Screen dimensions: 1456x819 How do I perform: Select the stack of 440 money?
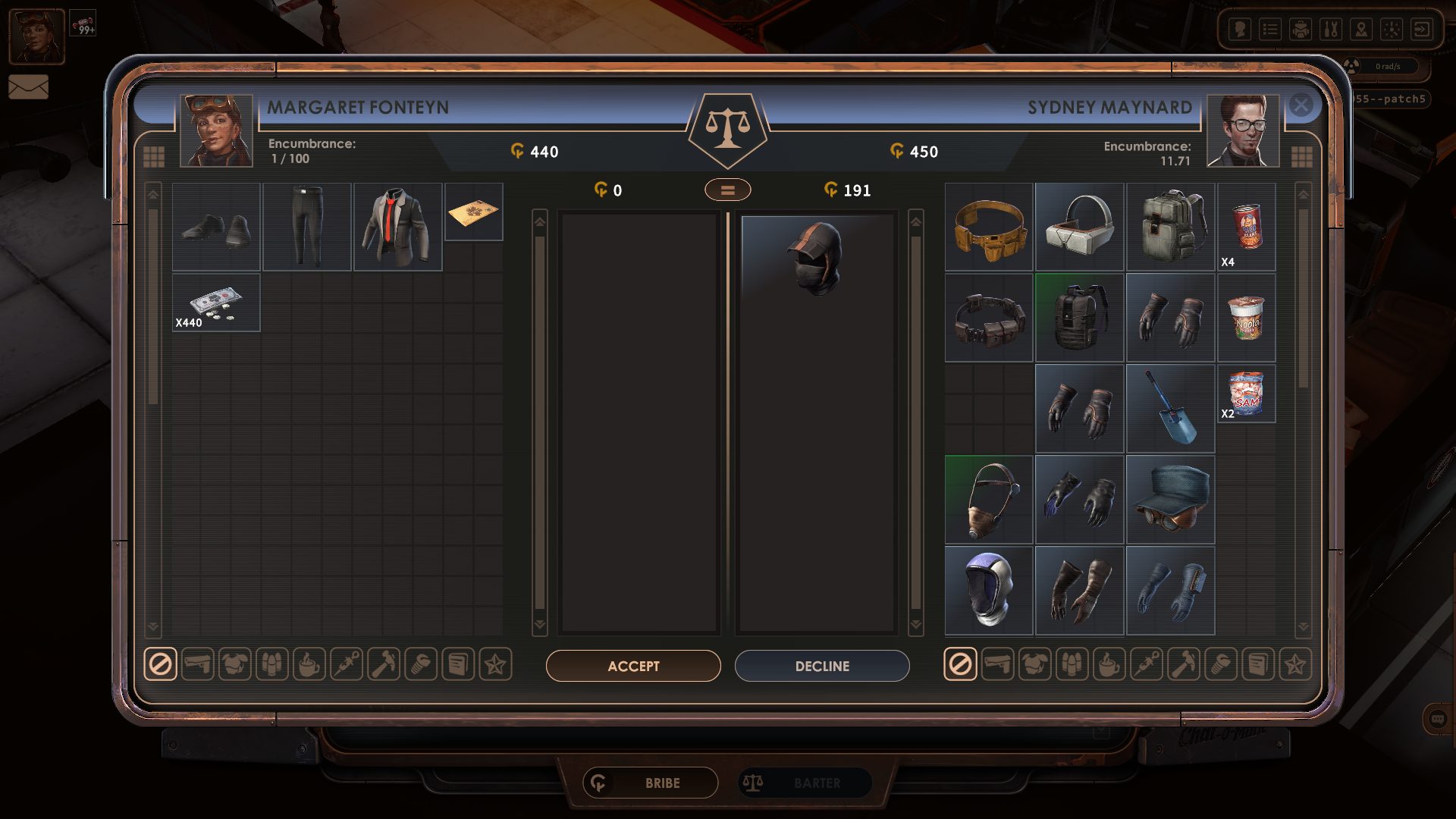pyautogui.click(x=216, y=303)
